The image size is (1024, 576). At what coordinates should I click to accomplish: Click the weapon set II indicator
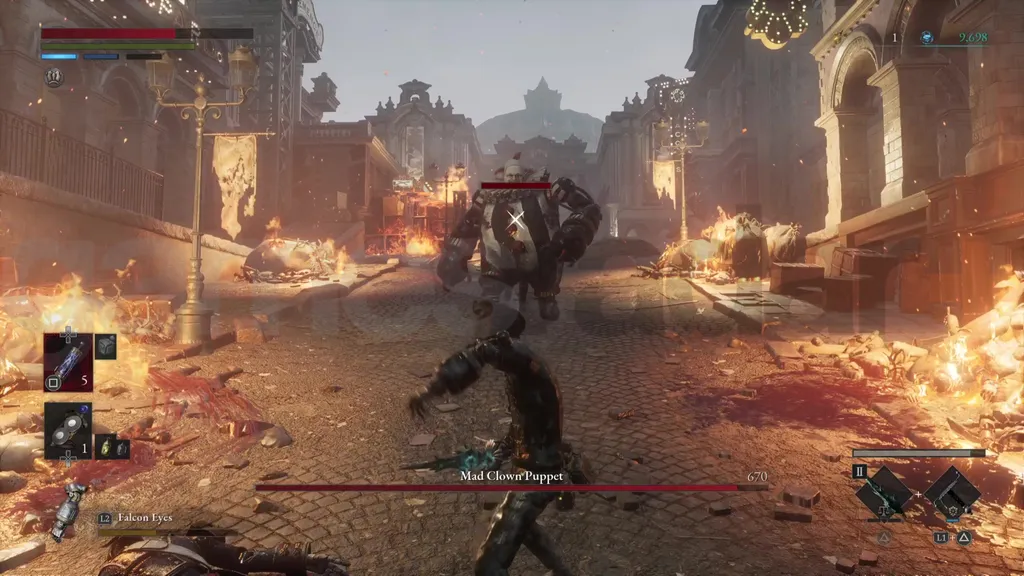tap(859, 471)
